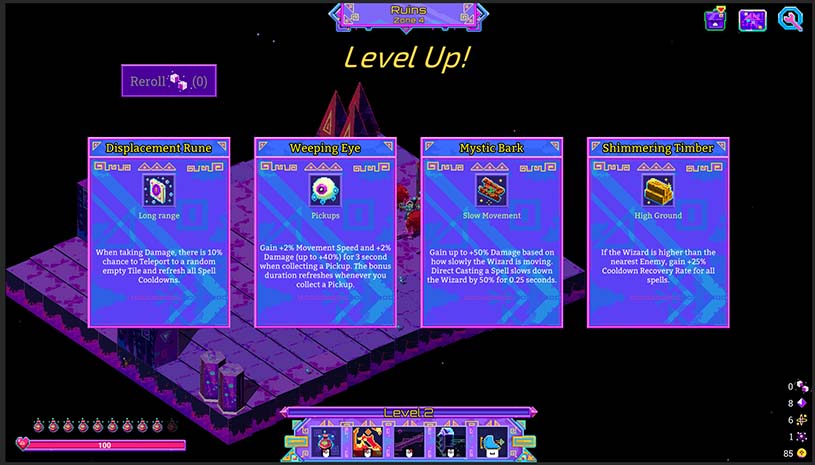Image resolution: width=815 pixels, height=465 pixels.
Task: Pick the Mystic Bark upgrade card
Action: (491, 232)
